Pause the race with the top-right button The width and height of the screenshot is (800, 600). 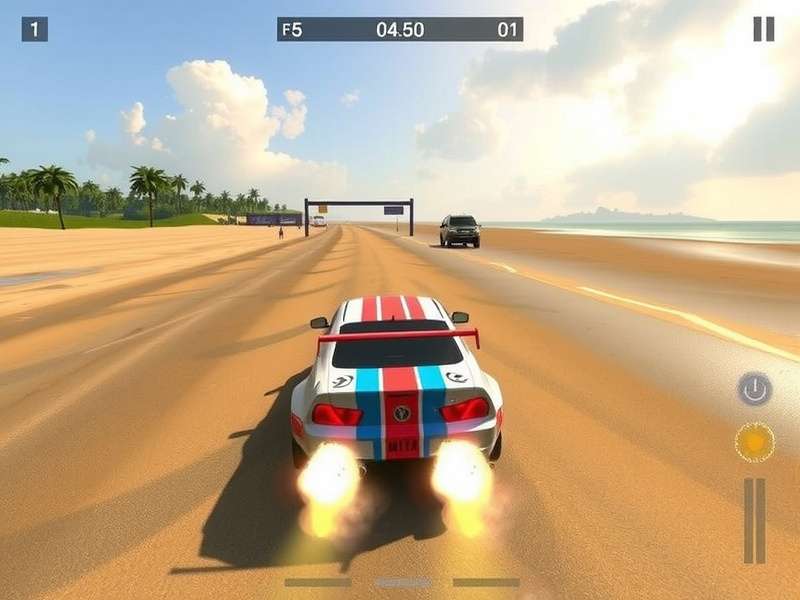(763, 29)
